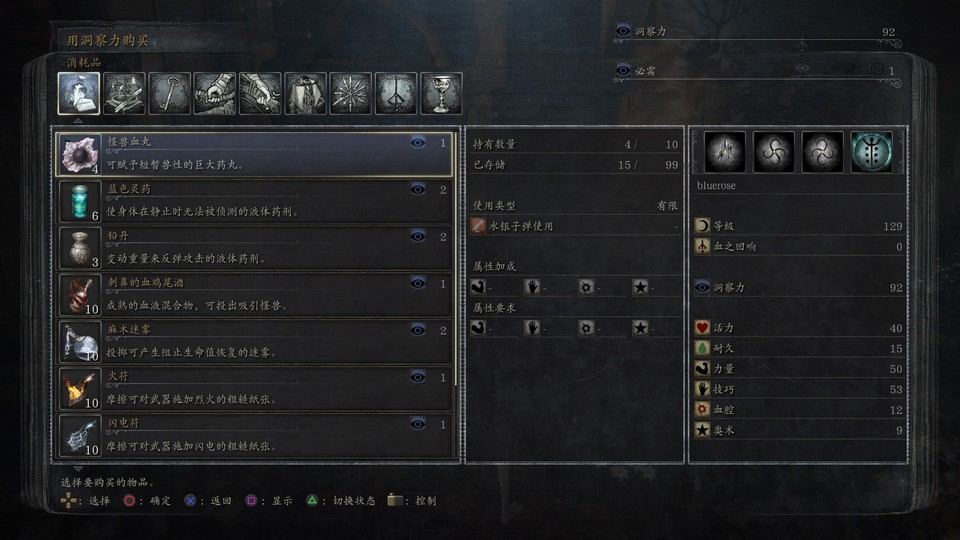Open the starburst blood gem tab
Viewport: 960px width, 540px height.
pyautogui.click(x=351, y=94)
